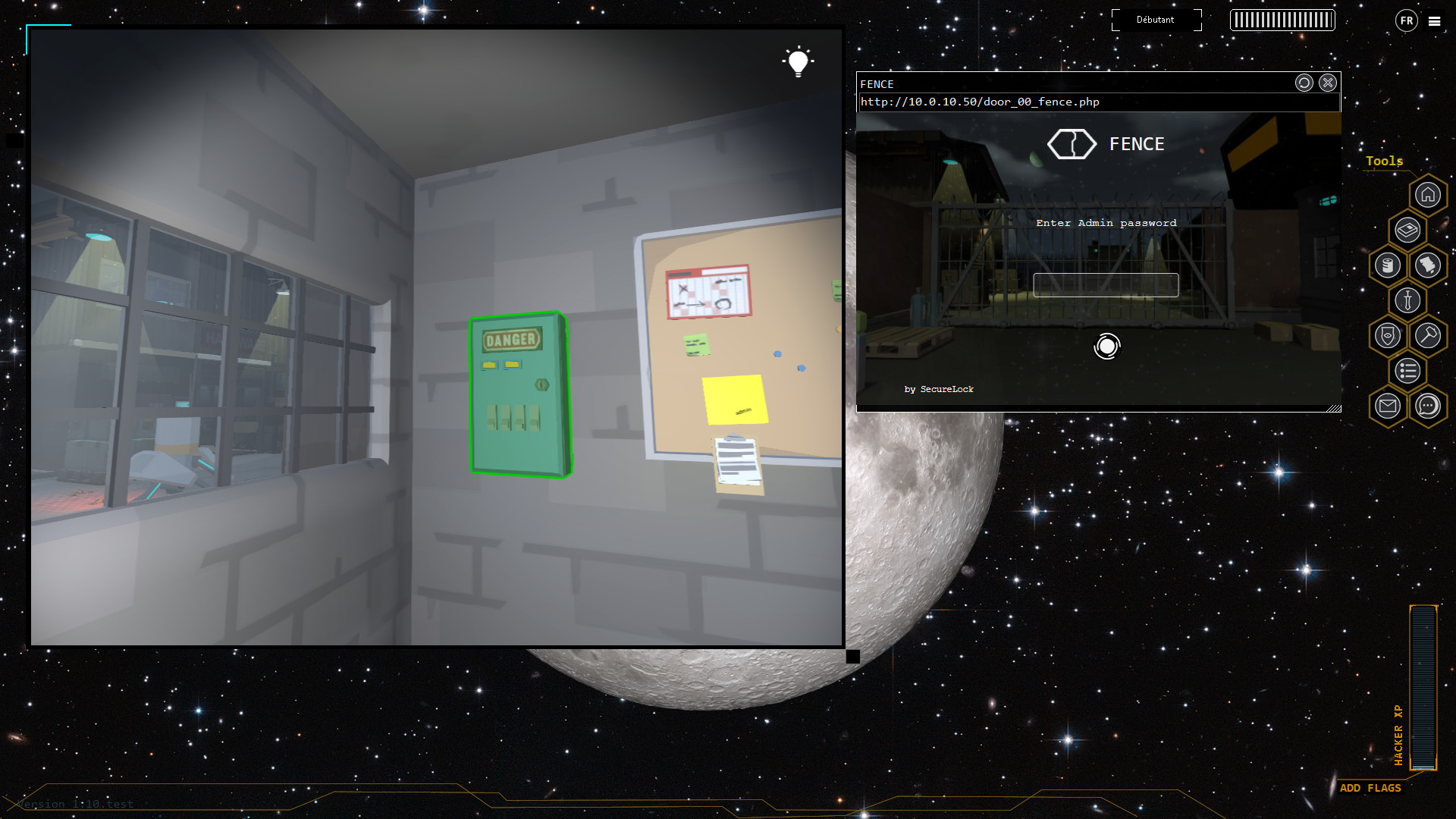Viewport: 1456px width, 819px height.
Task: Reload the FENCE page with the circular icon
Action: (1304, 83)
